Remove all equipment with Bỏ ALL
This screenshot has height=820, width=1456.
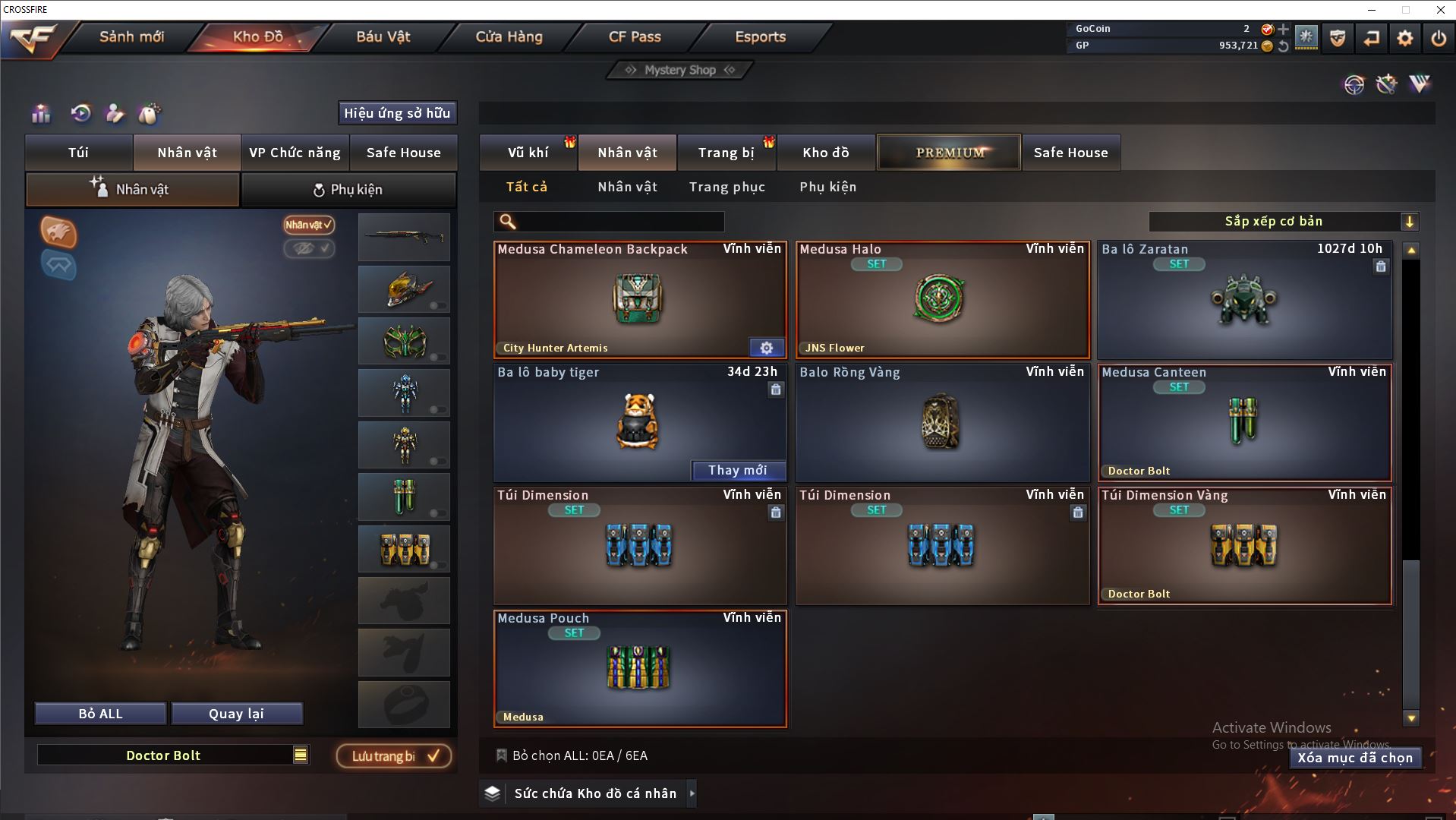click(x=100, y=714)
